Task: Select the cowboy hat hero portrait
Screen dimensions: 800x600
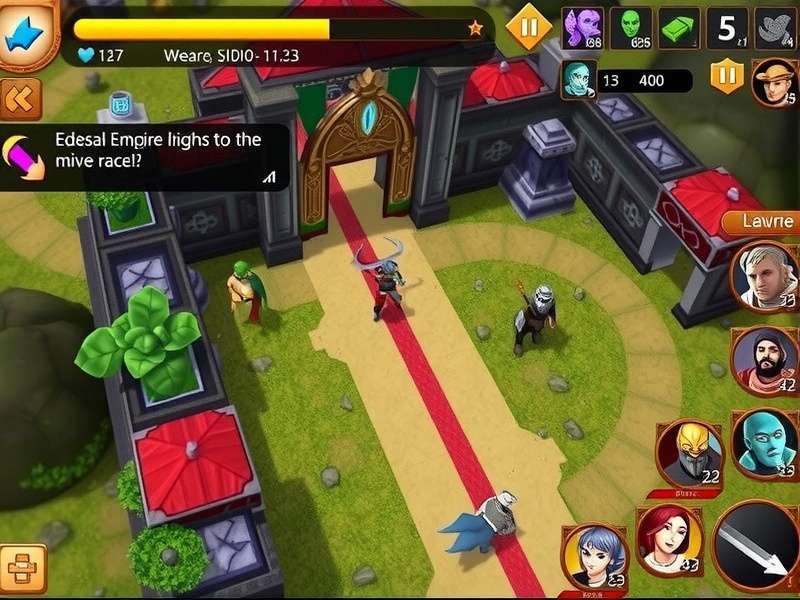Action: pyautogui.click(x=773, y=82)
